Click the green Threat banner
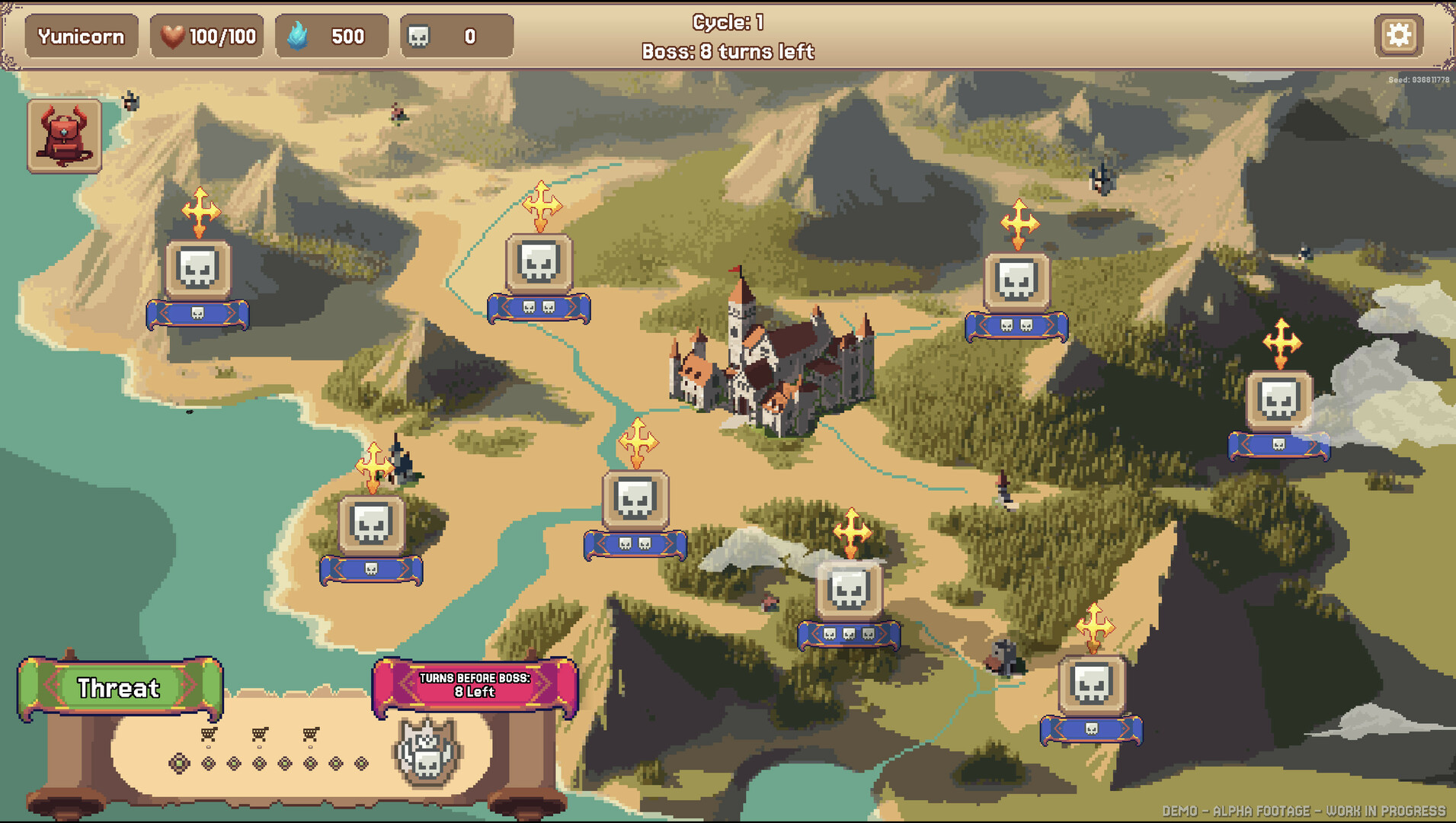The width and height of the screenshot is (1456, 823). (x=120, y=688)
